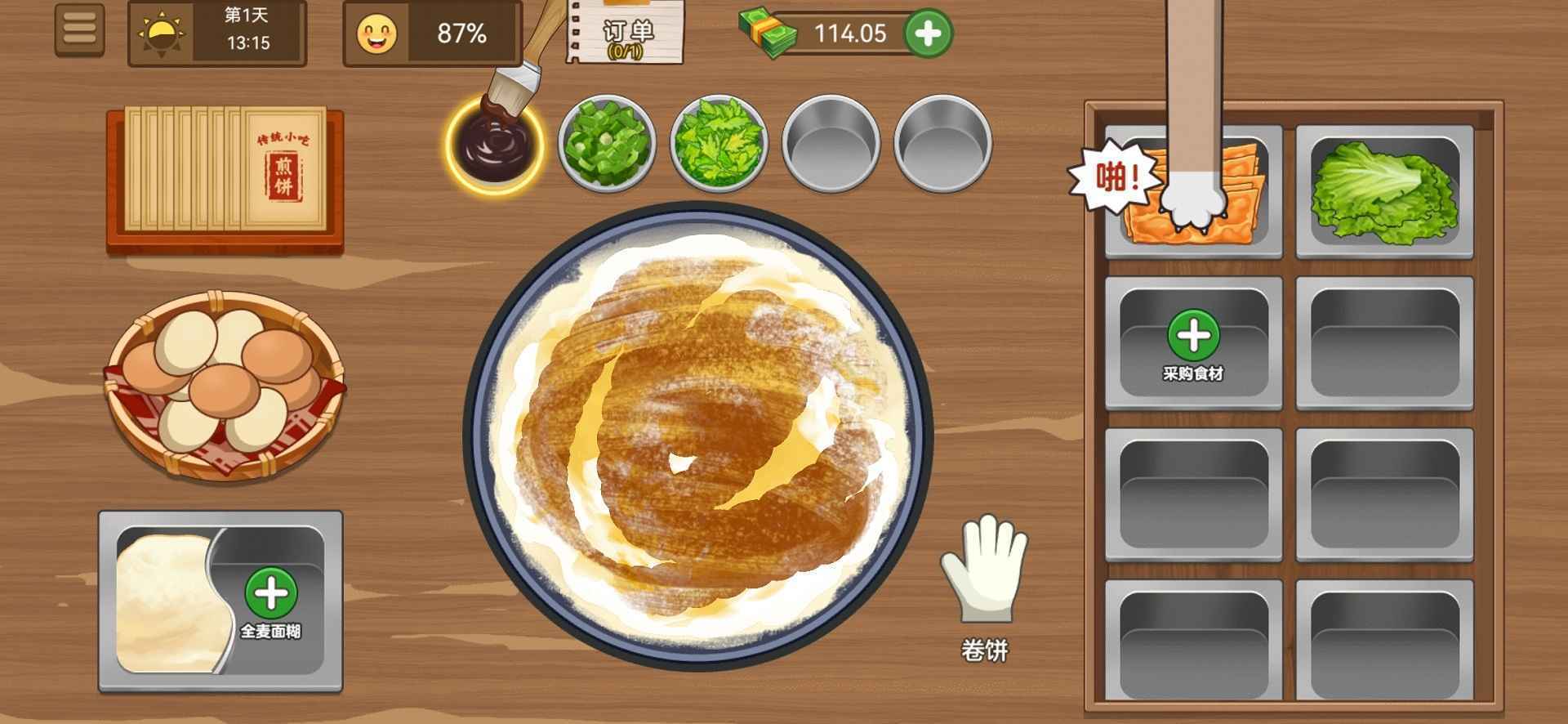Open the hamburger menu

[79, 31]
